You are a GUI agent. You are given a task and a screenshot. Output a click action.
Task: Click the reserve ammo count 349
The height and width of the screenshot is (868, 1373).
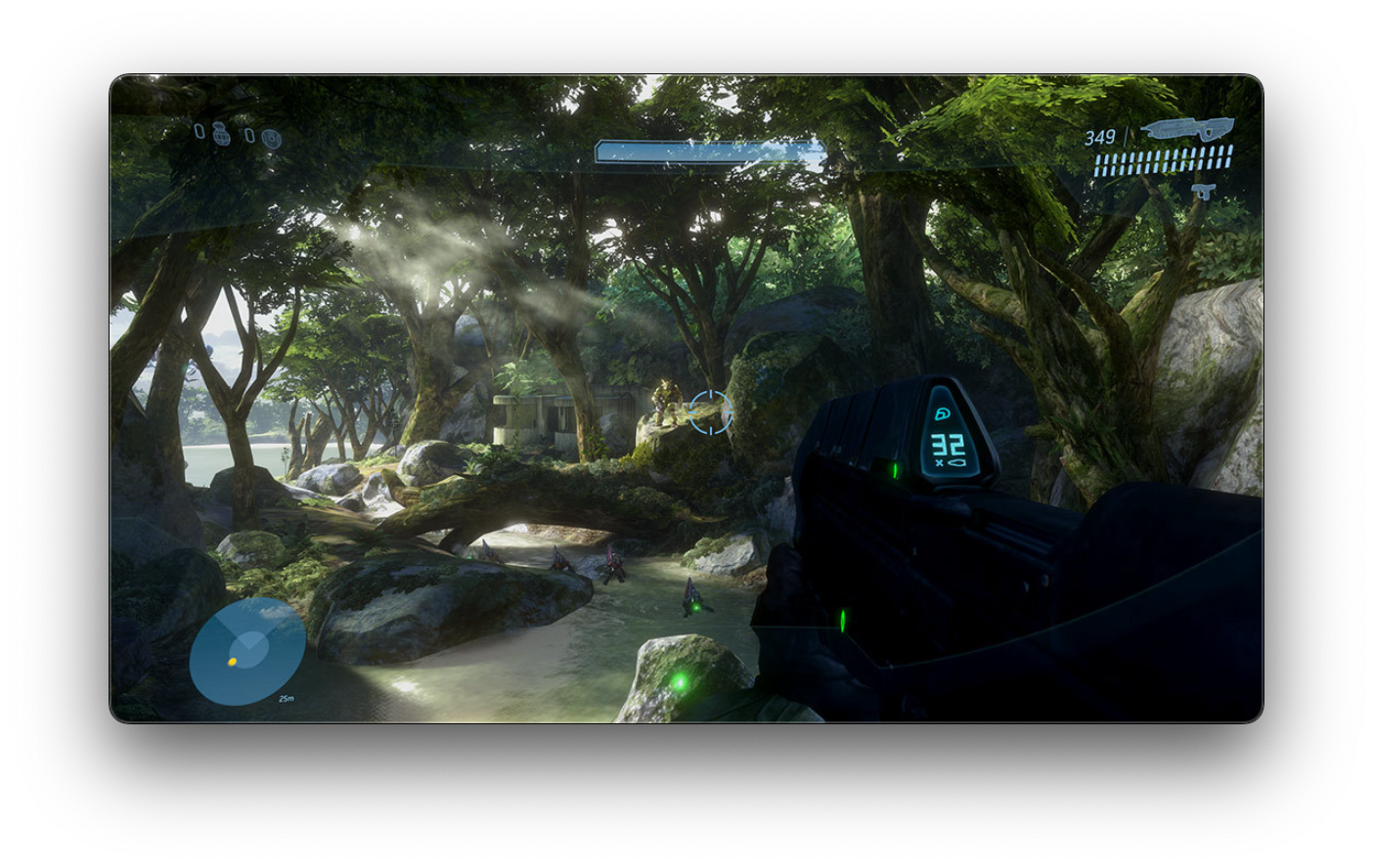click(1099, 135)
